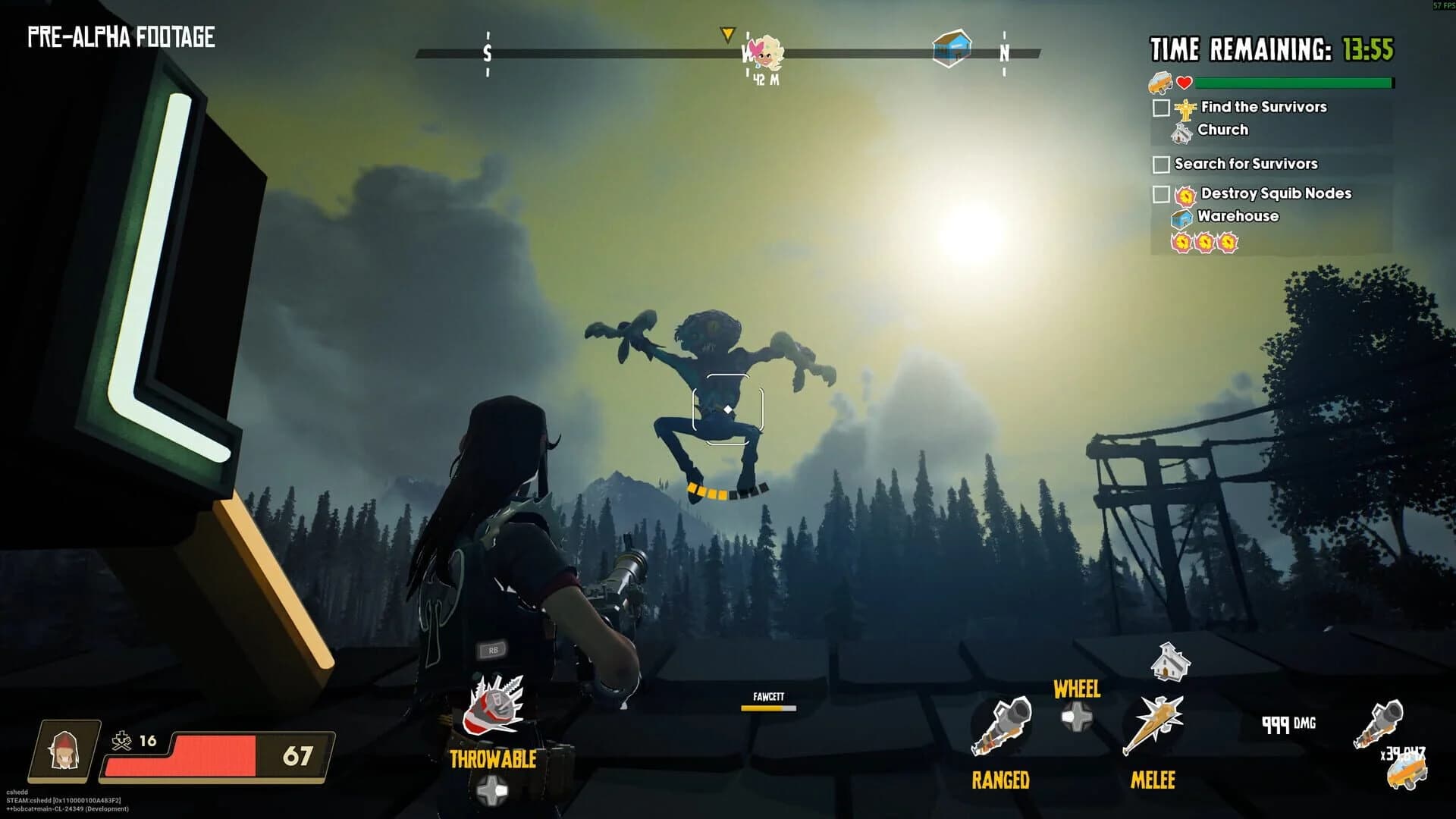Click the survivor face marker on the compass

pyautogui.click(x=762, y=50)
